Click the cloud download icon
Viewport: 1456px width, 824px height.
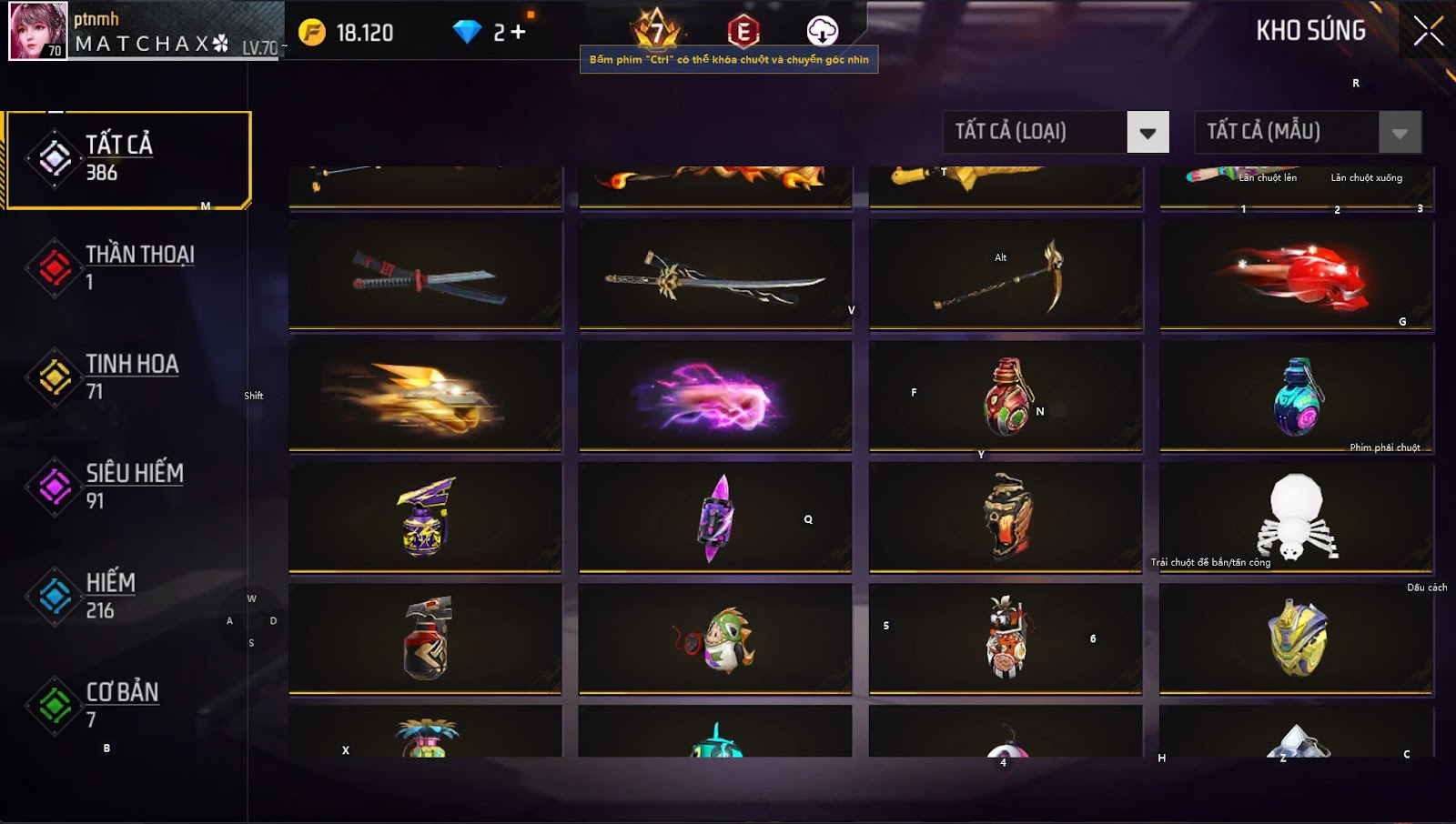(x=822, y=31)
